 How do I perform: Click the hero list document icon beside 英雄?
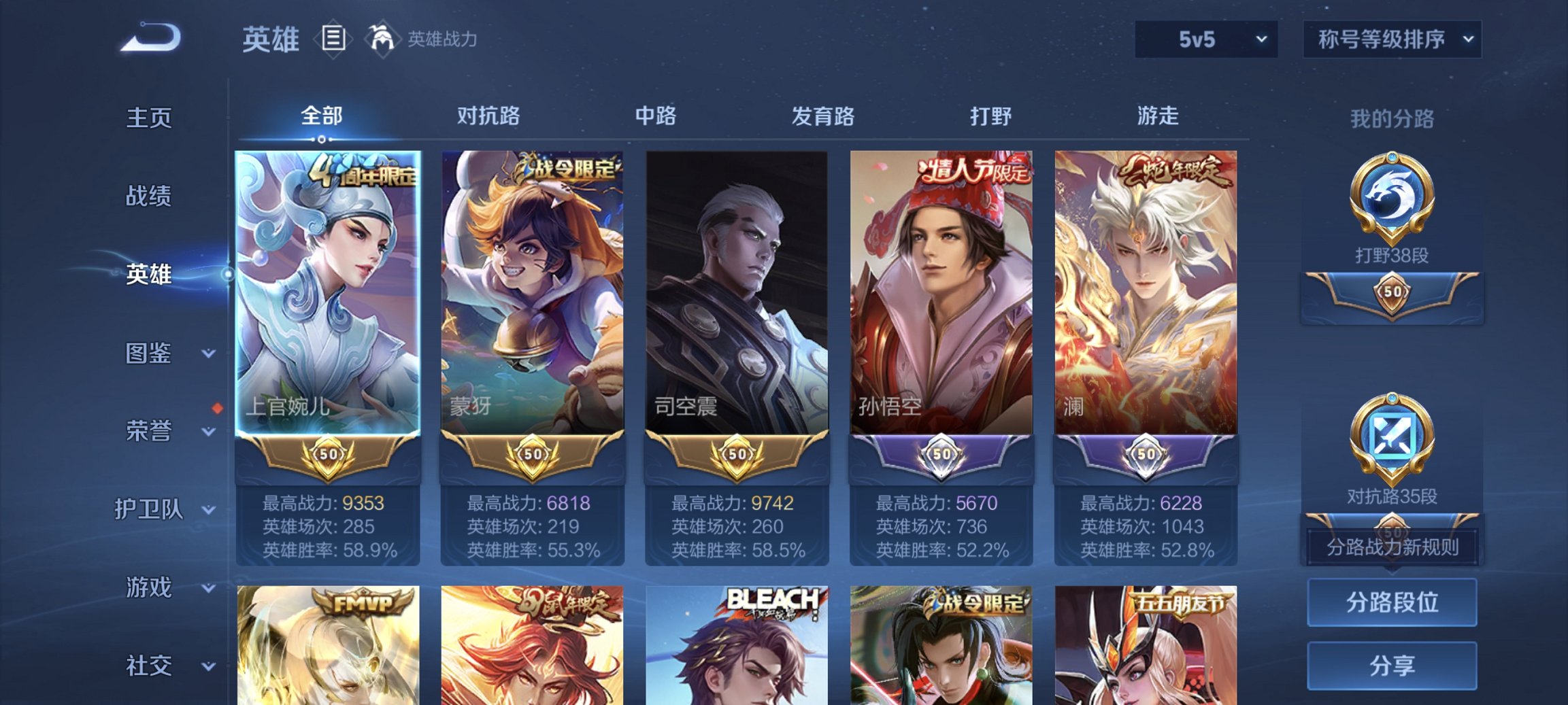coord(333,39)
